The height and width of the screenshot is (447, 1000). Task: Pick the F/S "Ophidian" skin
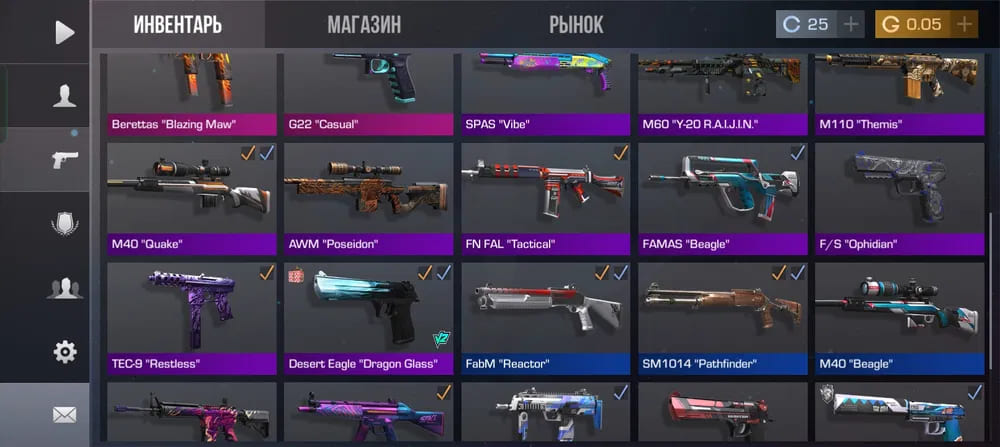pos(900,196)
